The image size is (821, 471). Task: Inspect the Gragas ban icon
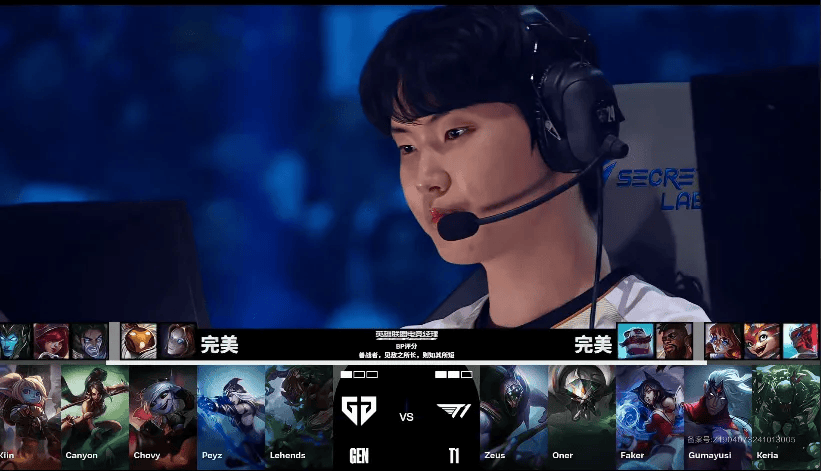click(636, 341)
